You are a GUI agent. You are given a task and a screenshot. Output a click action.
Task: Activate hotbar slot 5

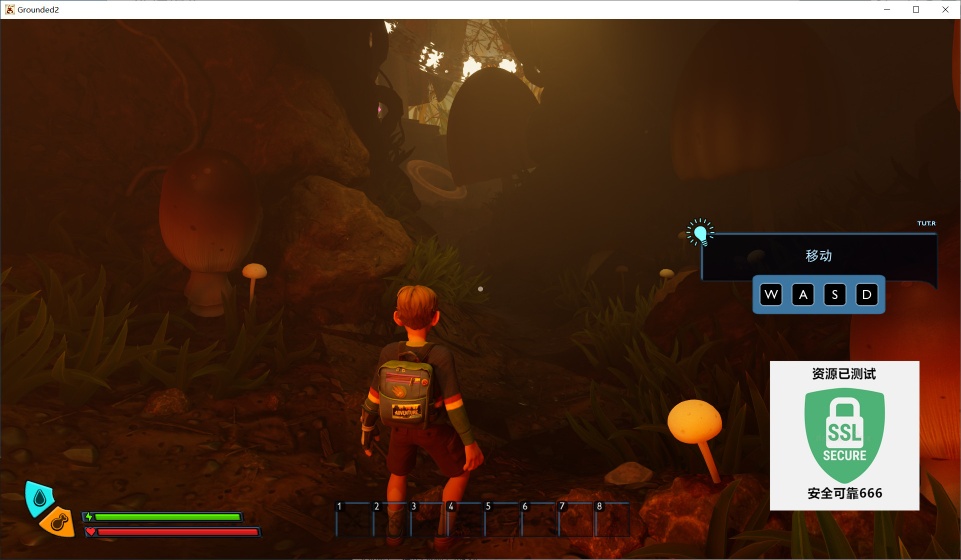click(501, 519)
